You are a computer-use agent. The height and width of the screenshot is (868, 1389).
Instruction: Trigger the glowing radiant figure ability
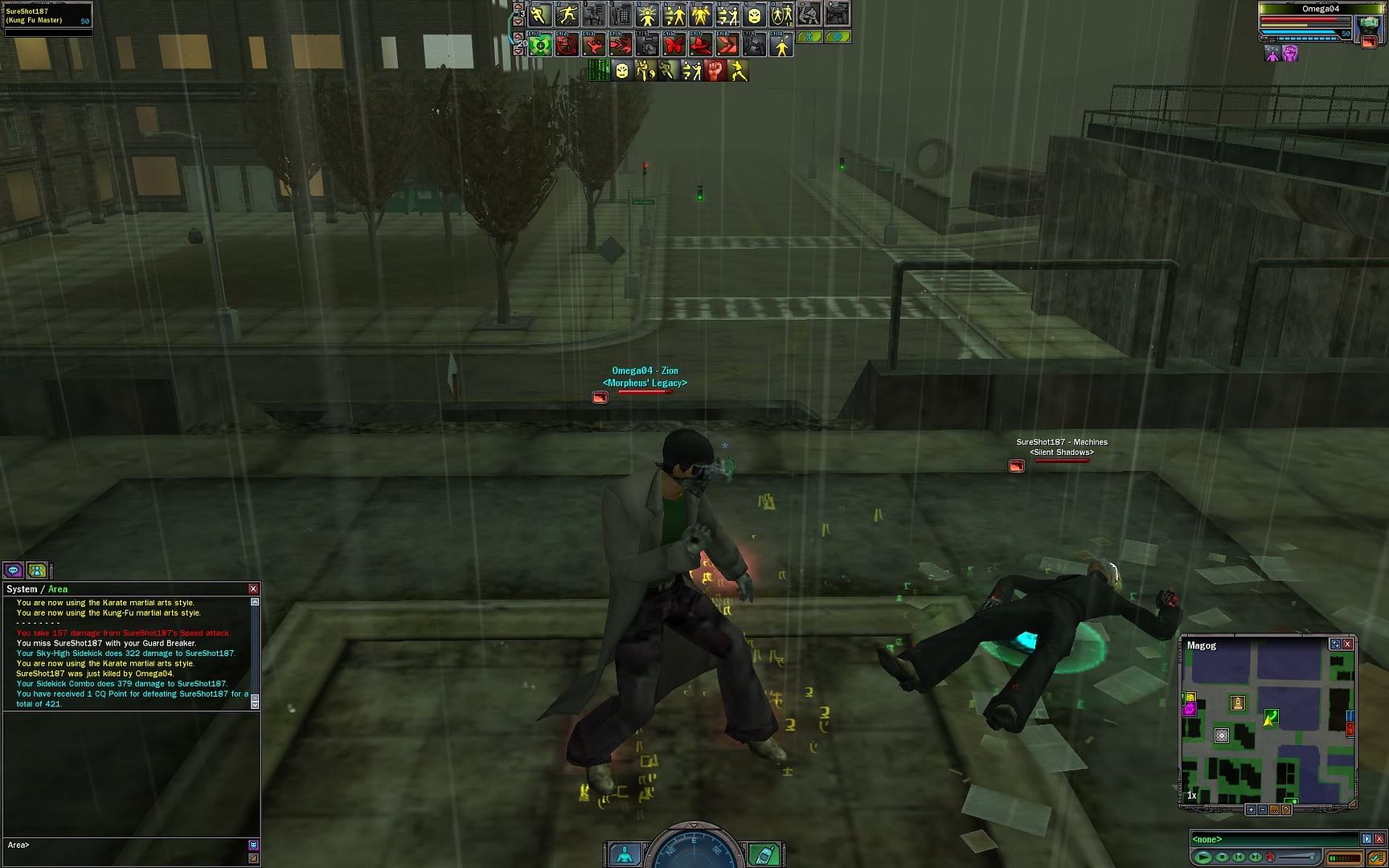click(x=647, y=15)
